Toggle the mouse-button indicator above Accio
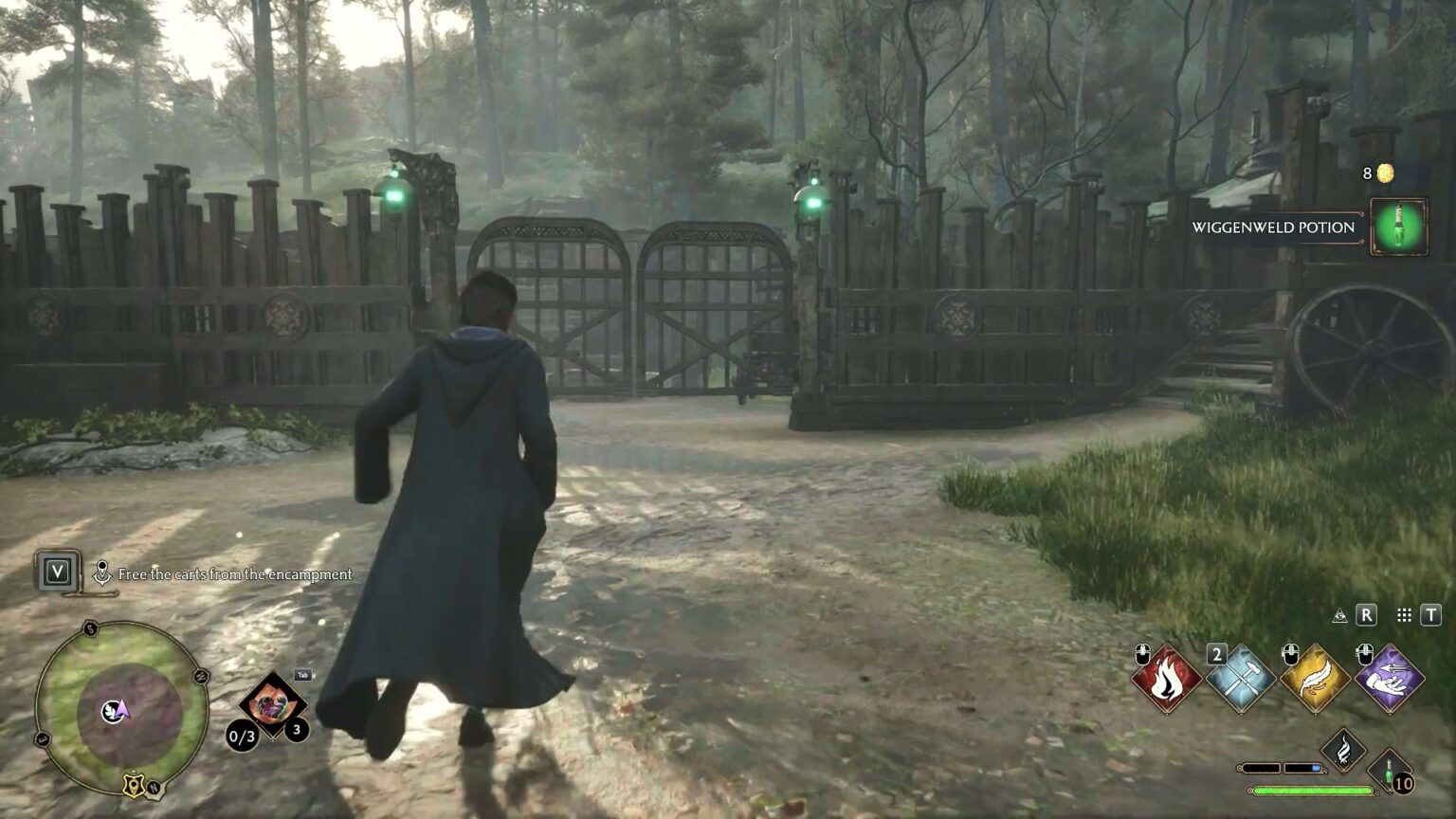The image size is (1456, 819). pyautogui.click(x=1367, y=652)
